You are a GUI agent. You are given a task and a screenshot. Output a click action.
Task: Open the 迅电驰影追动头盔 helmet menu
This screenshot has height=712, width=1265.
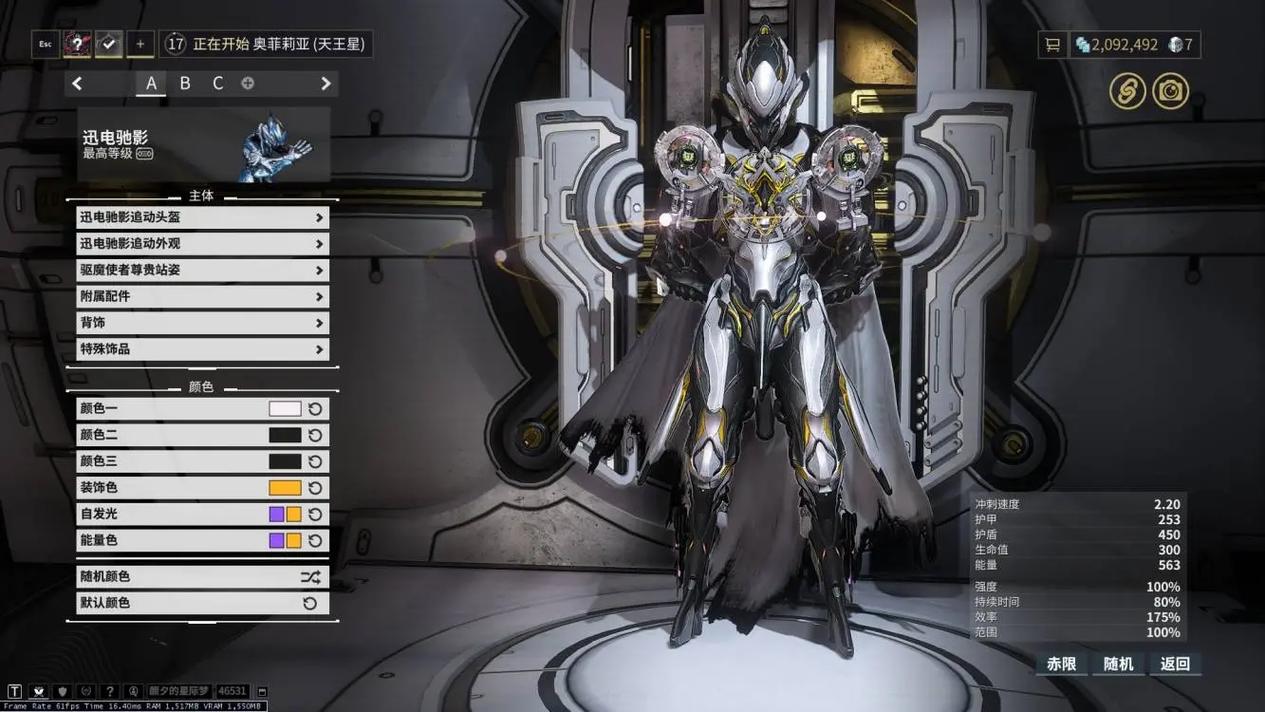tap(202, 217)
